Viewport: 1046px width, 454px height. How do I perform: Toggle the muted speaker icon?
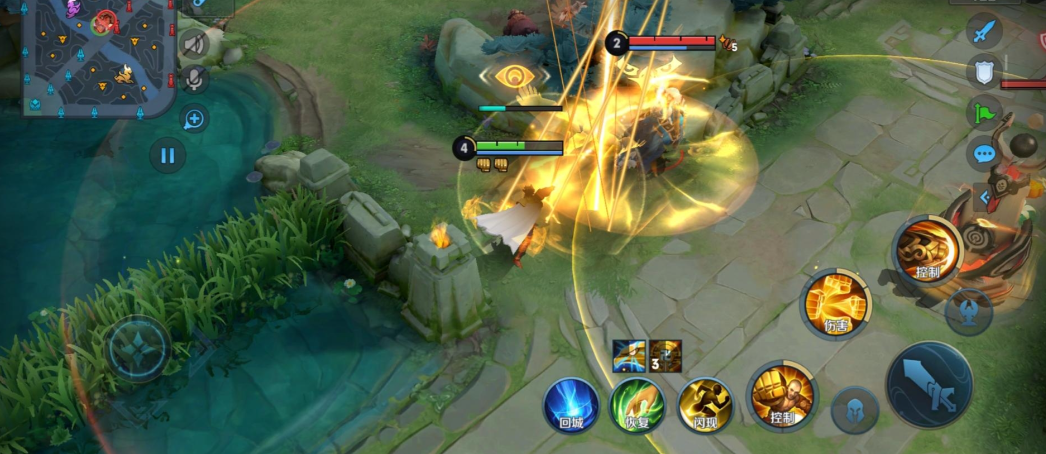click(194, 43)
